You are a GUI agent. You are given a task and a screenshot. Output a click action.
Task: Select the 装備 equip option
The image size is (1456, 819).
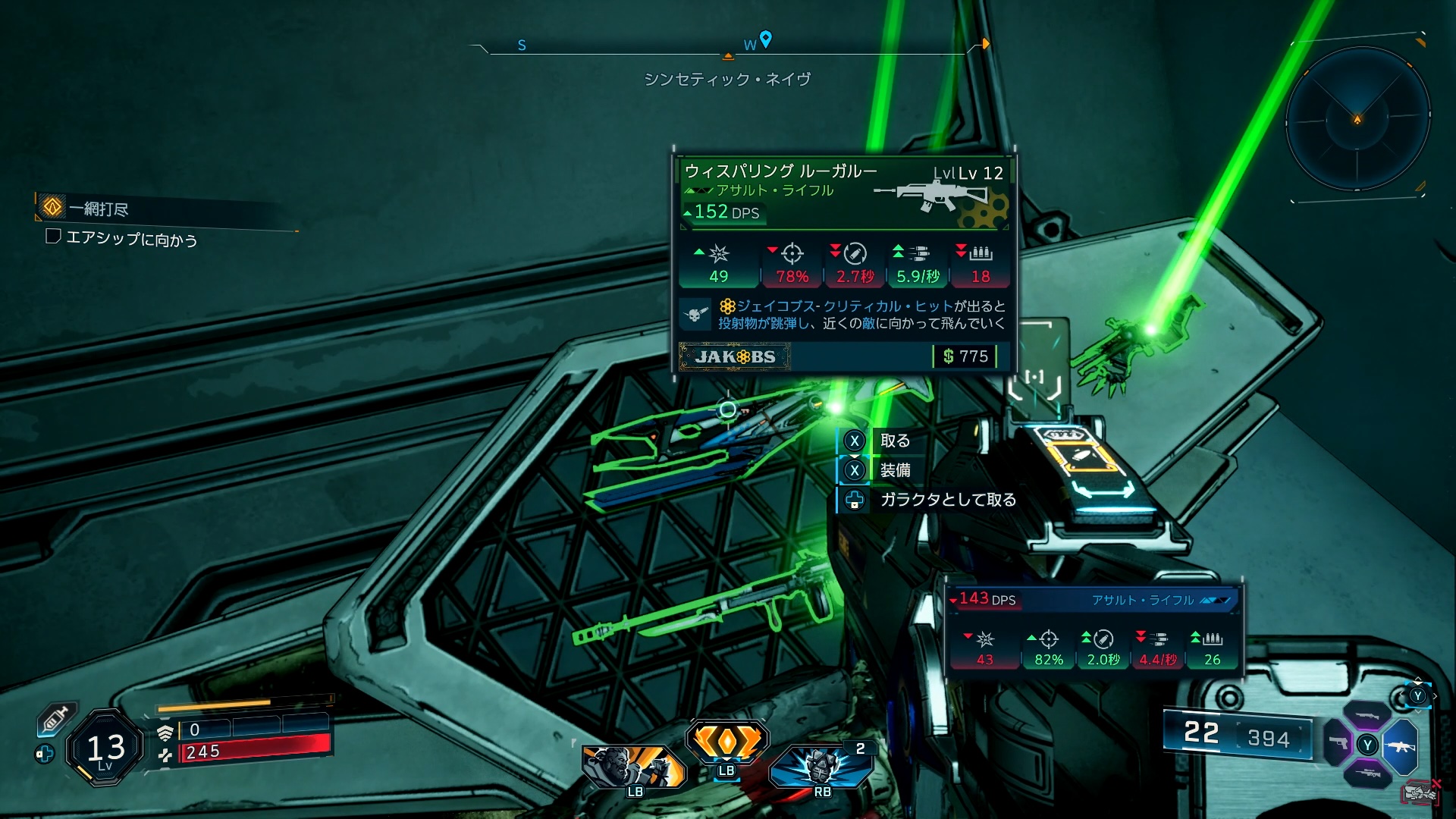[x=894, y=470]
